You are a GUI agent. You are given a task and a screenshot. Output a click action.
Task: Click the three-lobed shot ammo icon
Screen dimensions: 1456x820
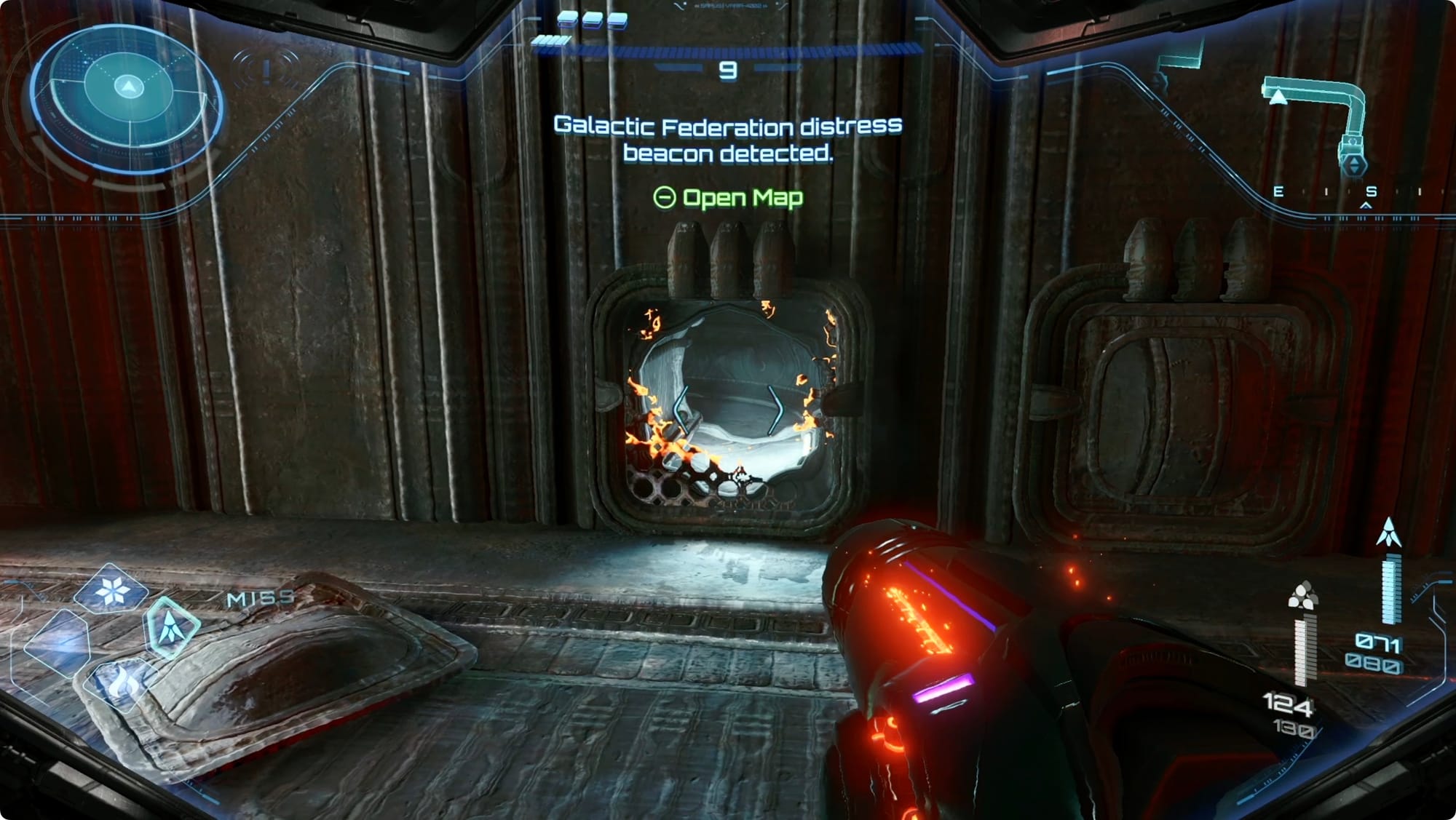[x=1302, y=596]
